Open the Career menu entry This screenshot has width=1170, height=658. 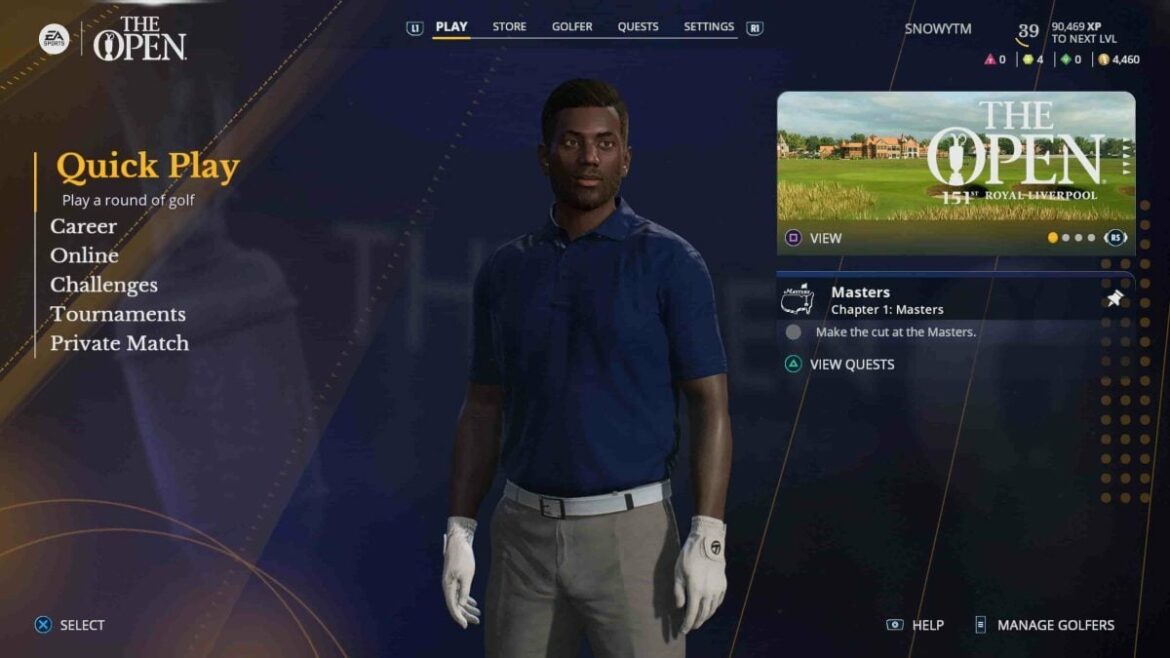(84, 227)
